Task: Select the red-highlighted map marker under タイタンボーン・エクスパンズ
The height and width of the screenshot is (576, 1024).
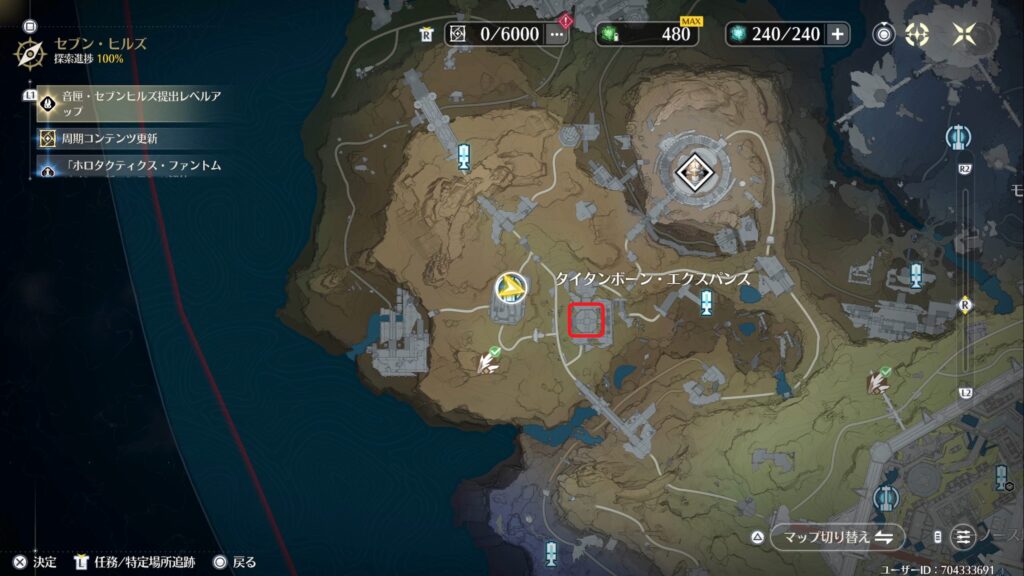Action: pyautogui.click(x=586, y=321)
